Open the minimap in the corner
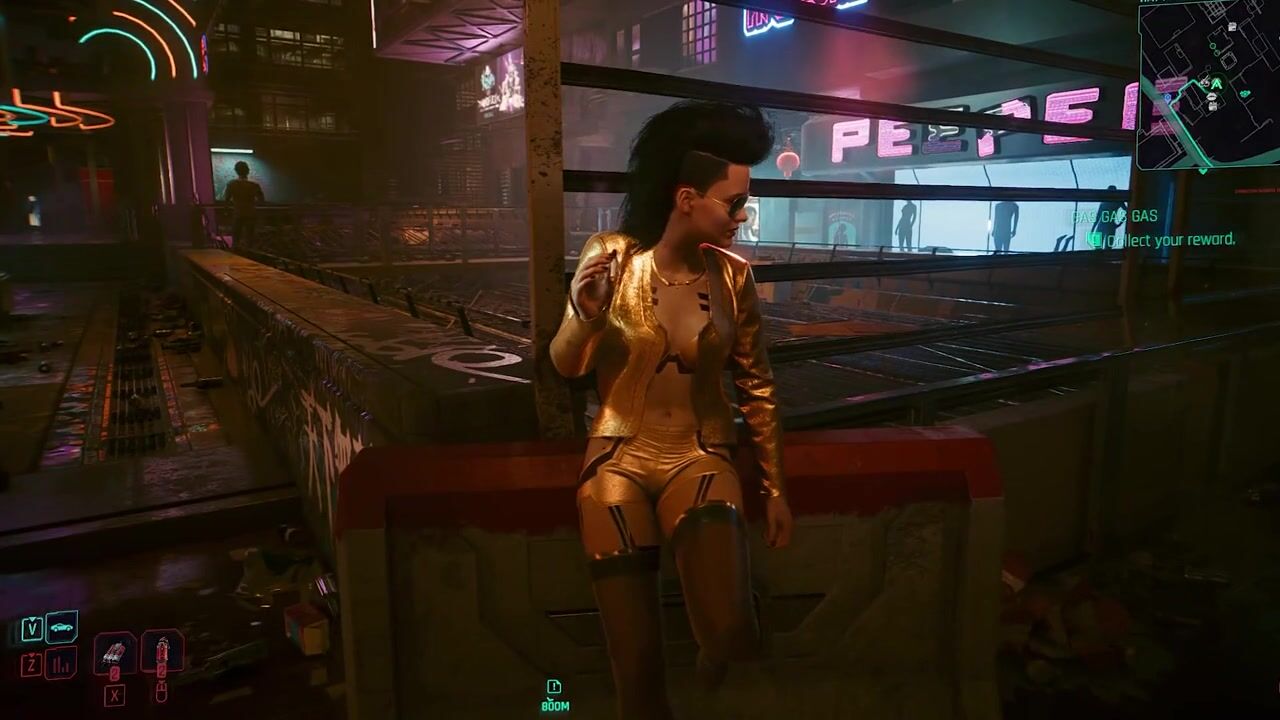The image size is (1280, 720). point(1210,85)
